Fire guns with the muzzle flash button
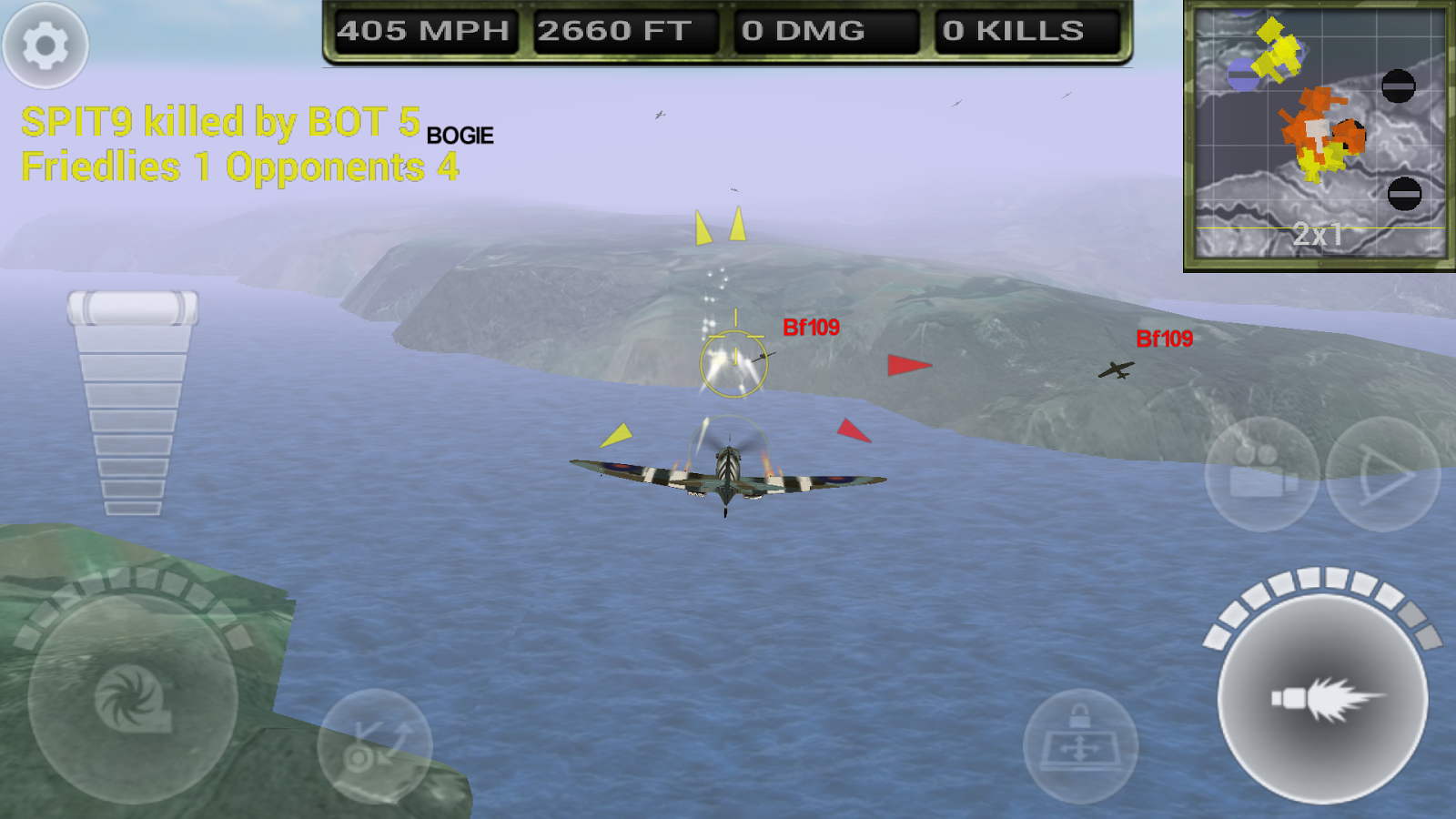Image resolution: width=1456 pixels, height=819 pixels. coord(1323,699)
